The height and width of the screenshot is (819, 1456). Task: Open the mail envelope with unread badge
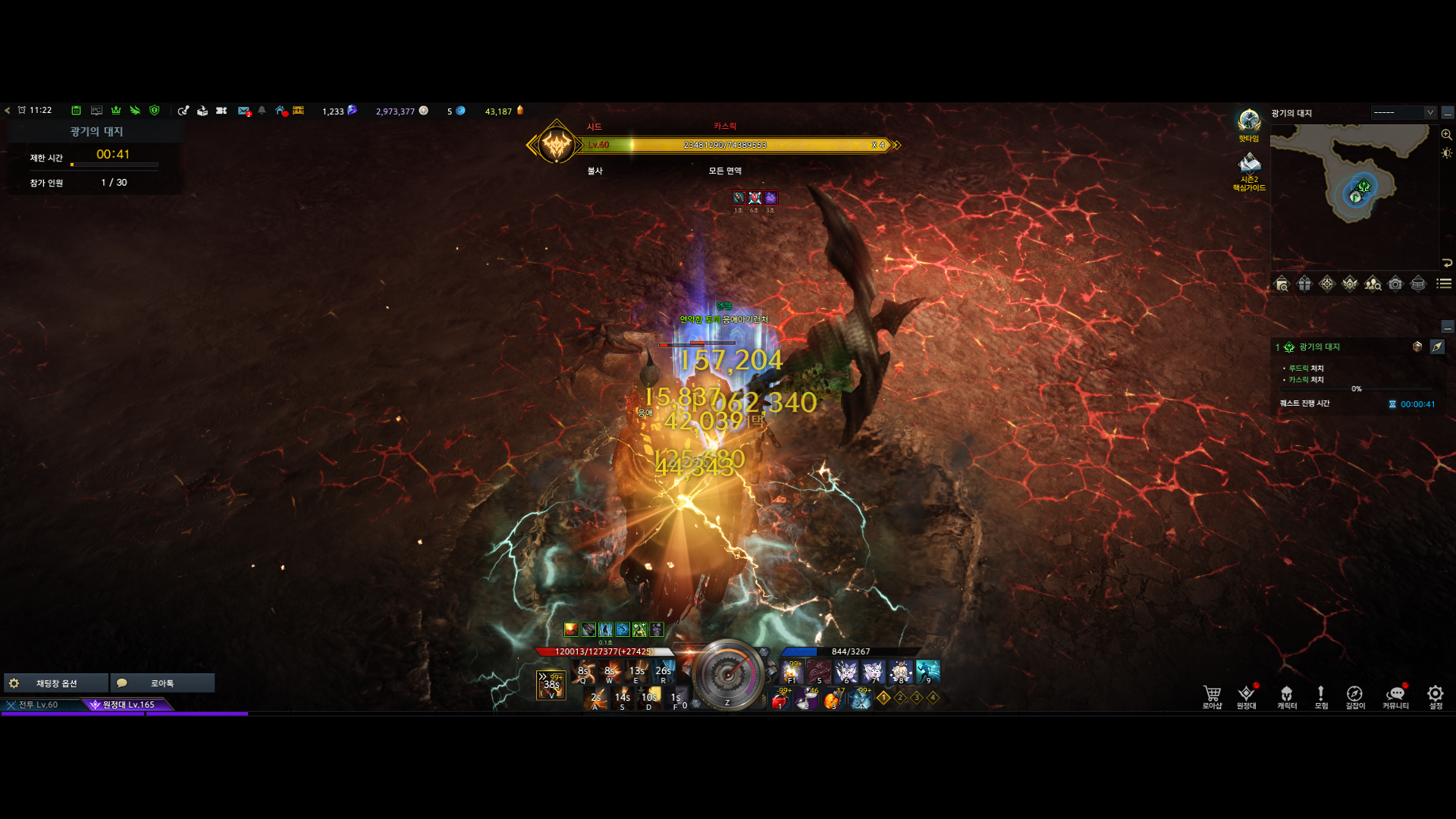click(243, 111)
